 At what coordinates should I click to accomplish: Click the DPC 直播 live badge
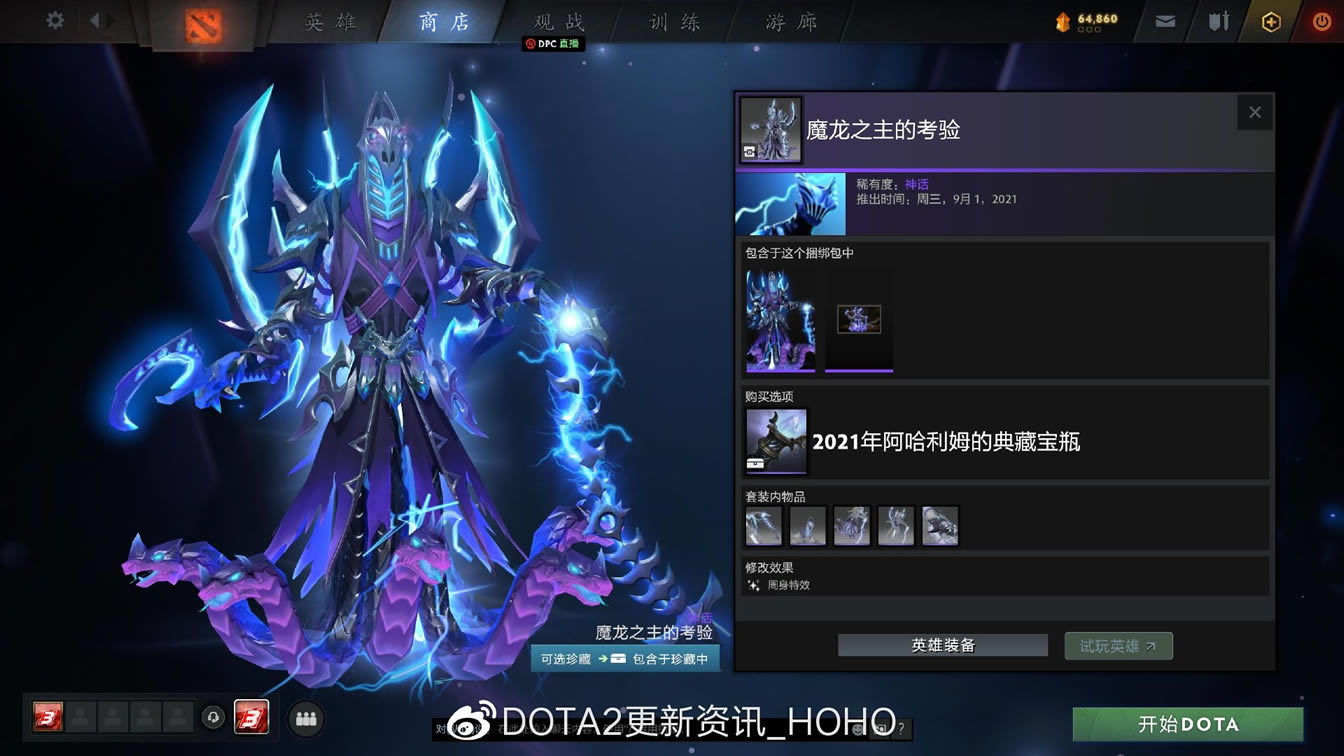(552, 43)
